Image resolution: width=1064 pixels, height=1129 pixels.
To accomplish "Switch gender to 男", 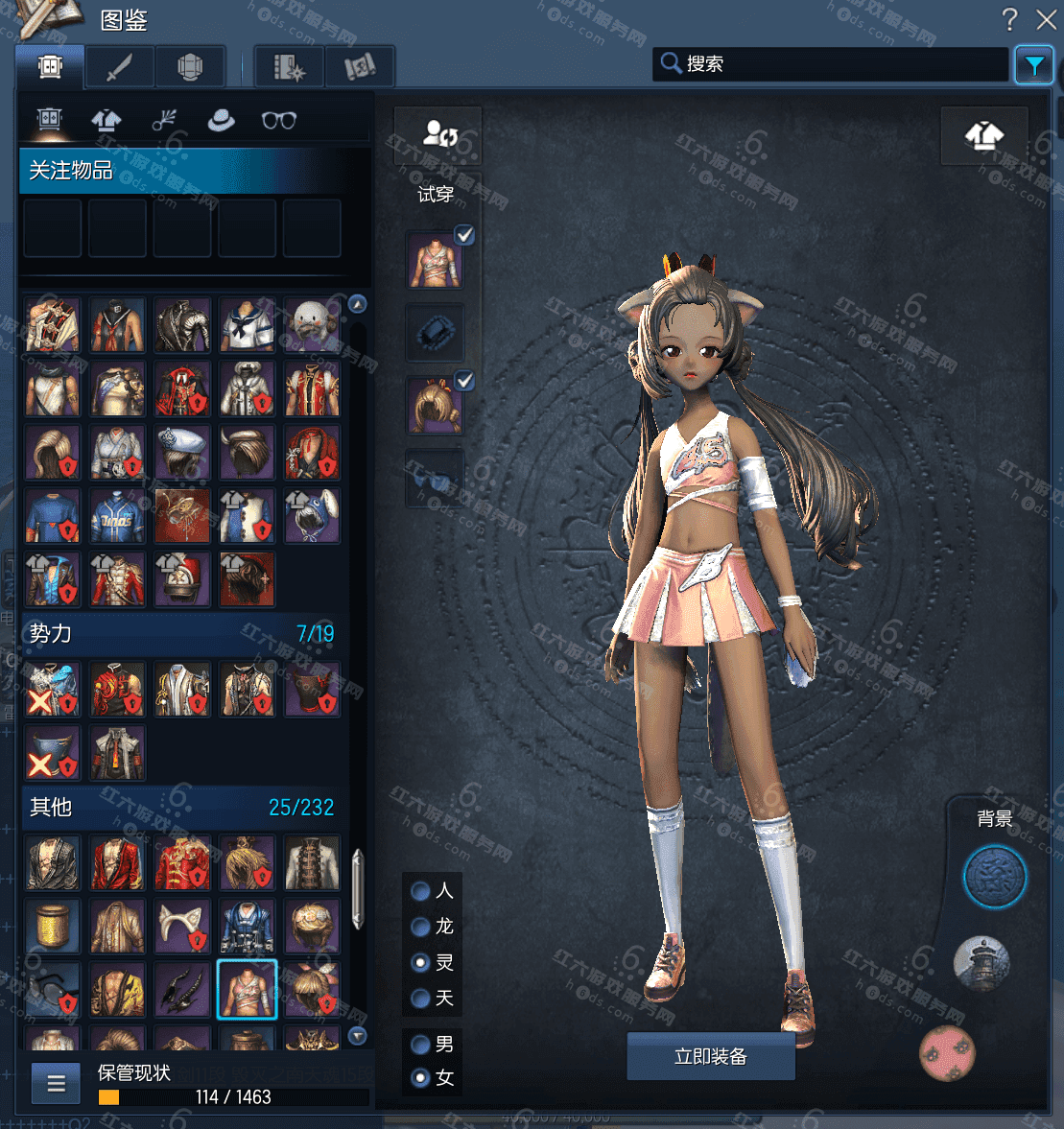I will pos(420,1044).
